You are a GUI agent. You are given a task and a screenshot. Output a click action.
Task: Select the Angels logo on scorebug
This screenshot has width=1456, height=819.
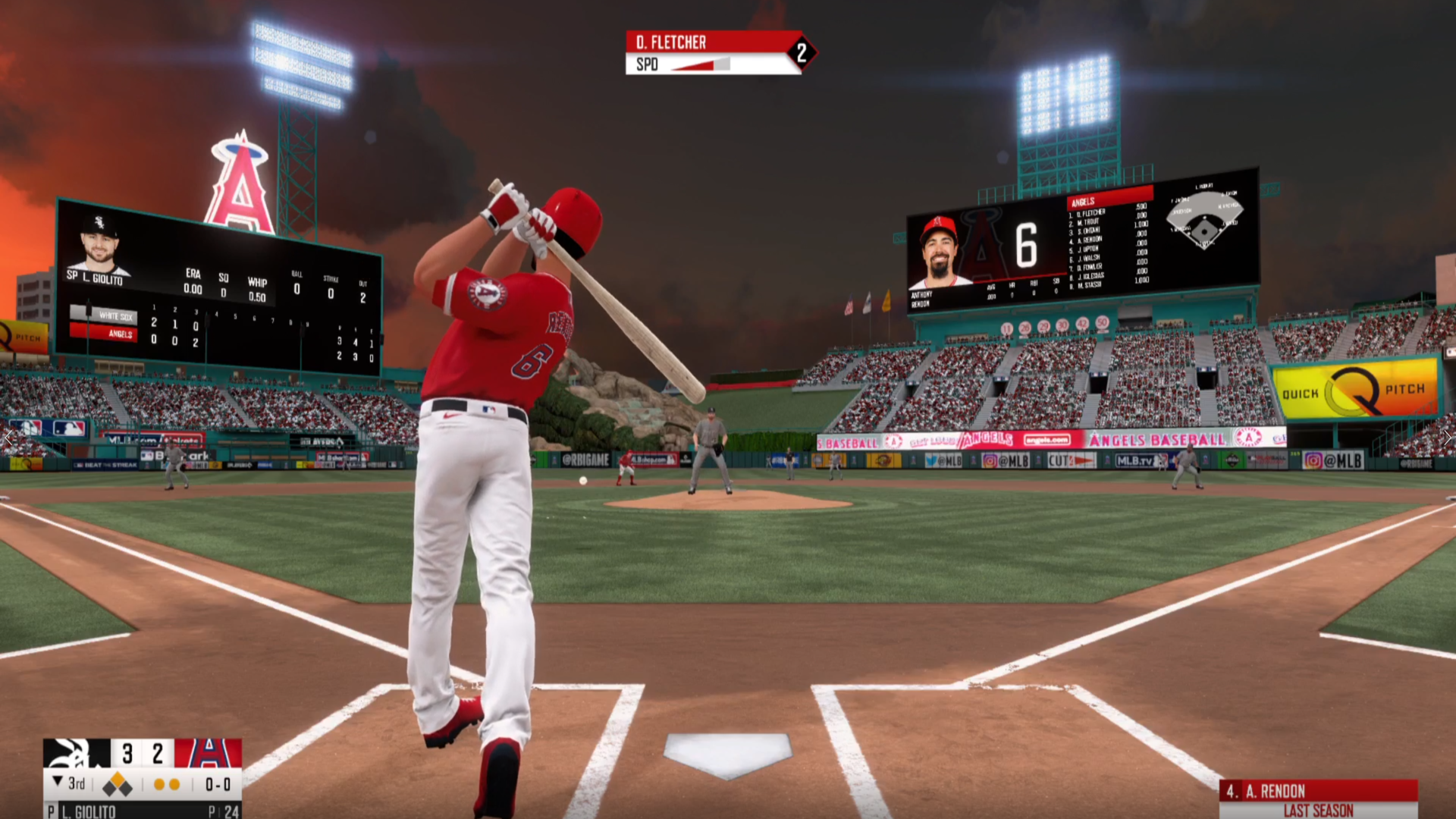tap(208, 754)
